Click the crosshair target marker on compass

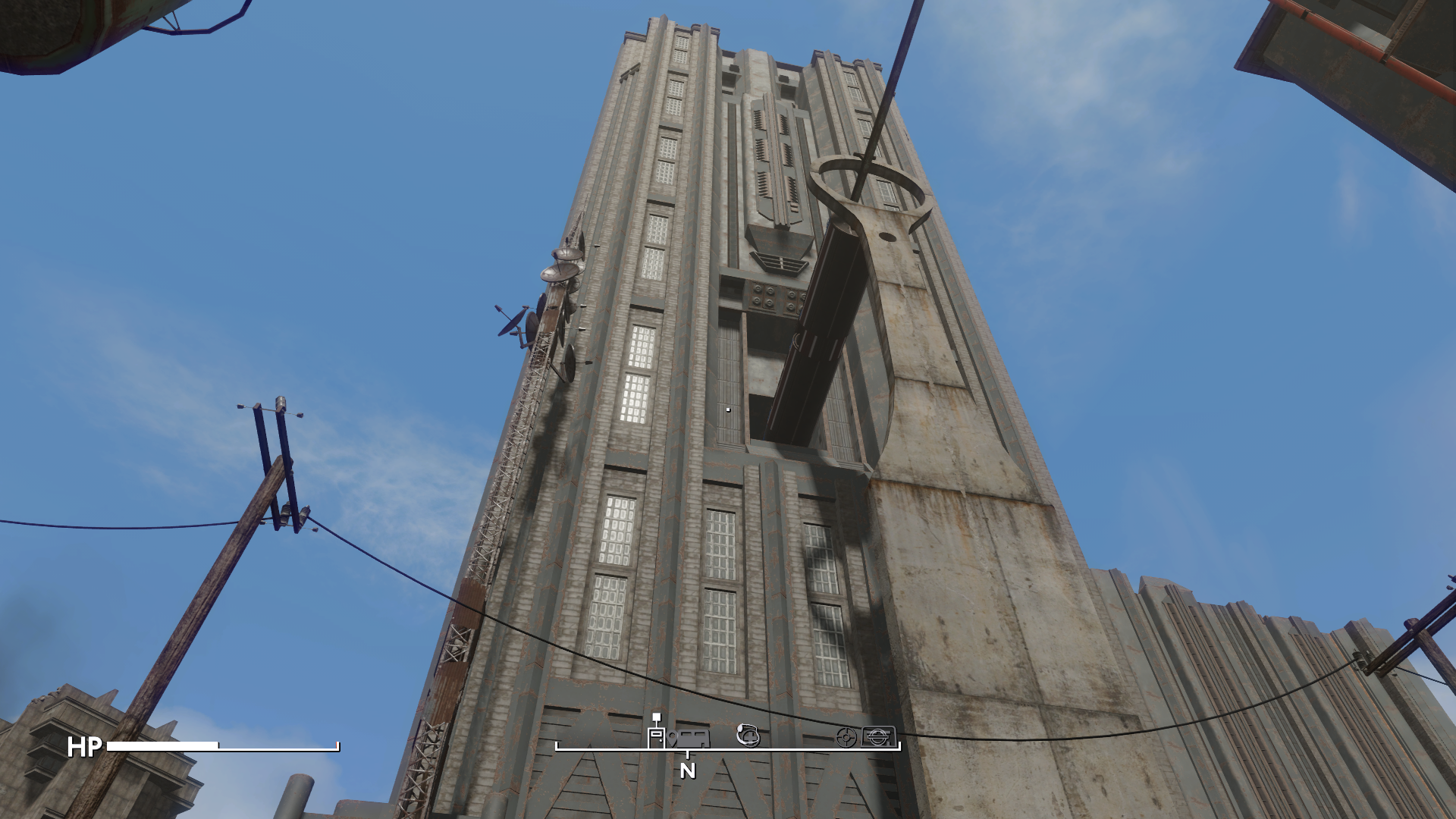pyautogui.click(x=846, y=736)
